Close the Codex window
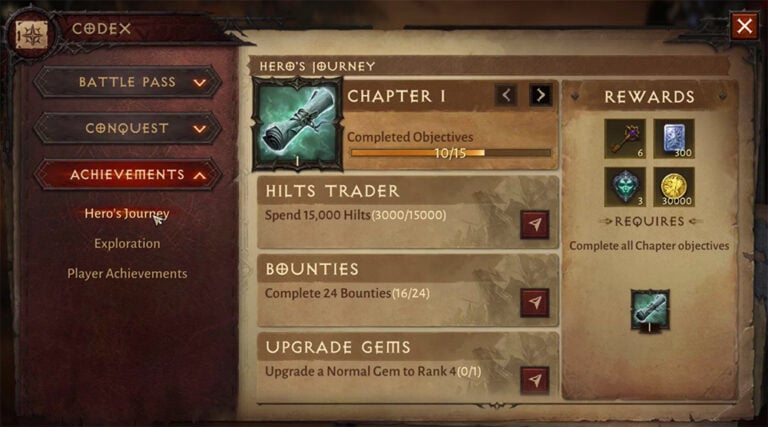This screenshot has width=768, height=427. coord(744,26)
